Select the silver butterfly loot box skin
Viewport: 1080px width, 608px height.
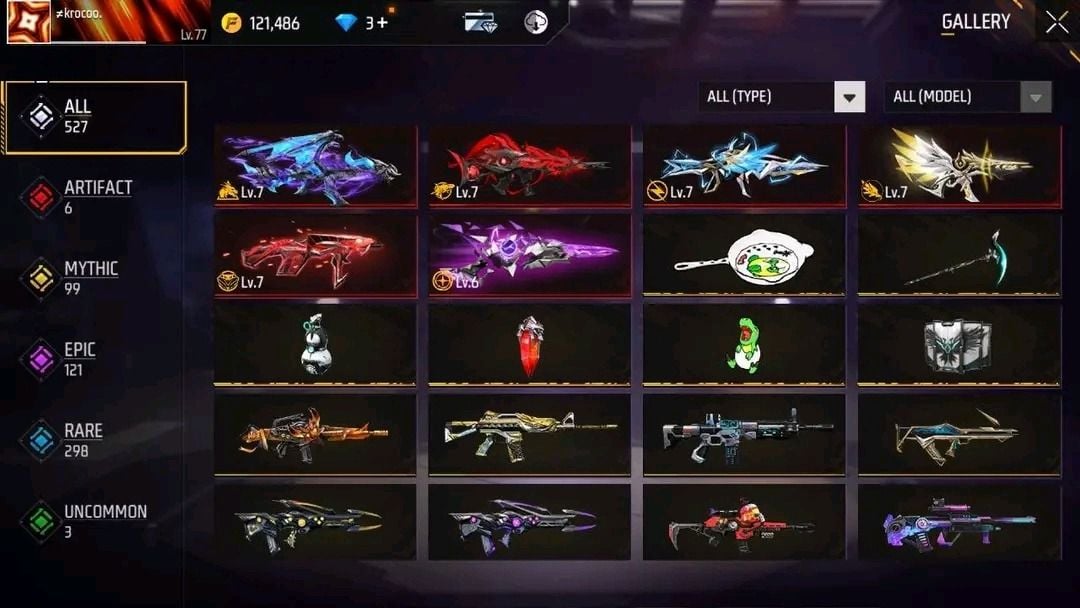click(959, 343)
